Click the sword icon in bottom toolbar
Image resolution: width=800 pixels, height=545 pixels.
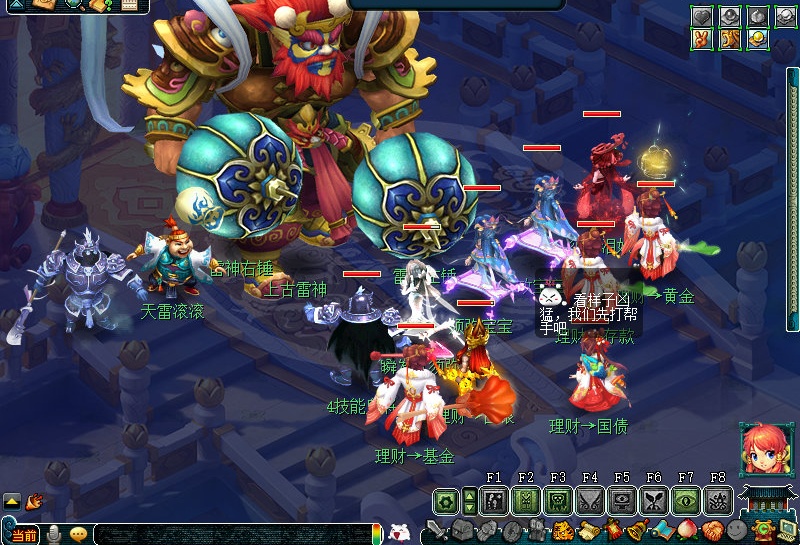(x=437, y=530)
